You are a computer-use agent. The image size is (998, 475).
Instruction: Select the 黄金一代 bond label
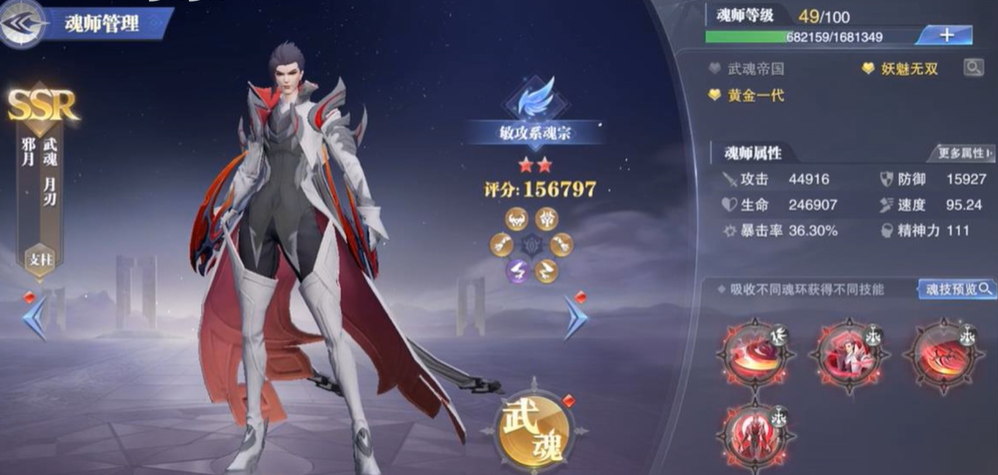(x=750, y=95)
